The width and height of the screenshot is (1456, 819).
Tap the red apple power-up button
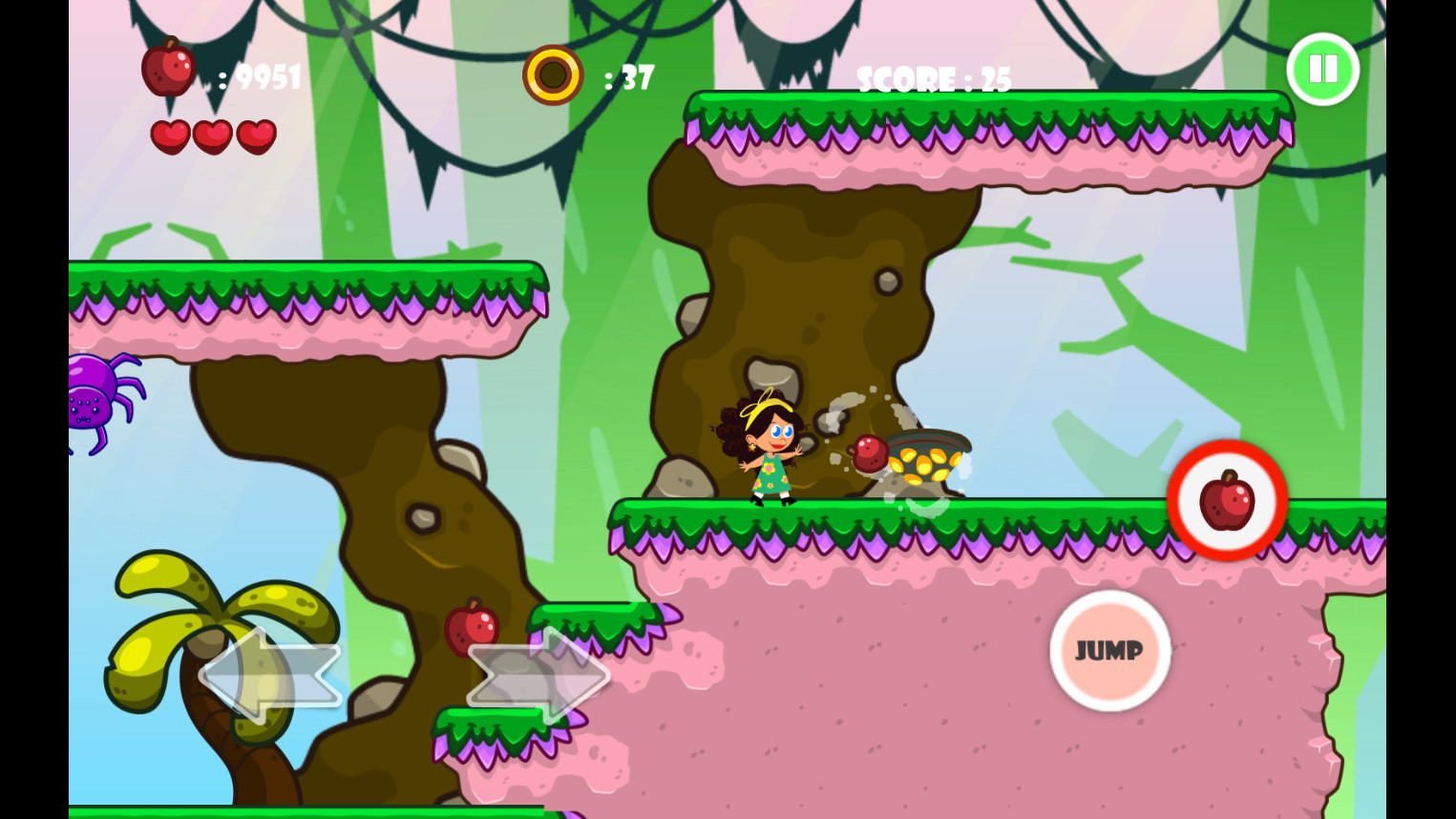tap(1226, 501)
